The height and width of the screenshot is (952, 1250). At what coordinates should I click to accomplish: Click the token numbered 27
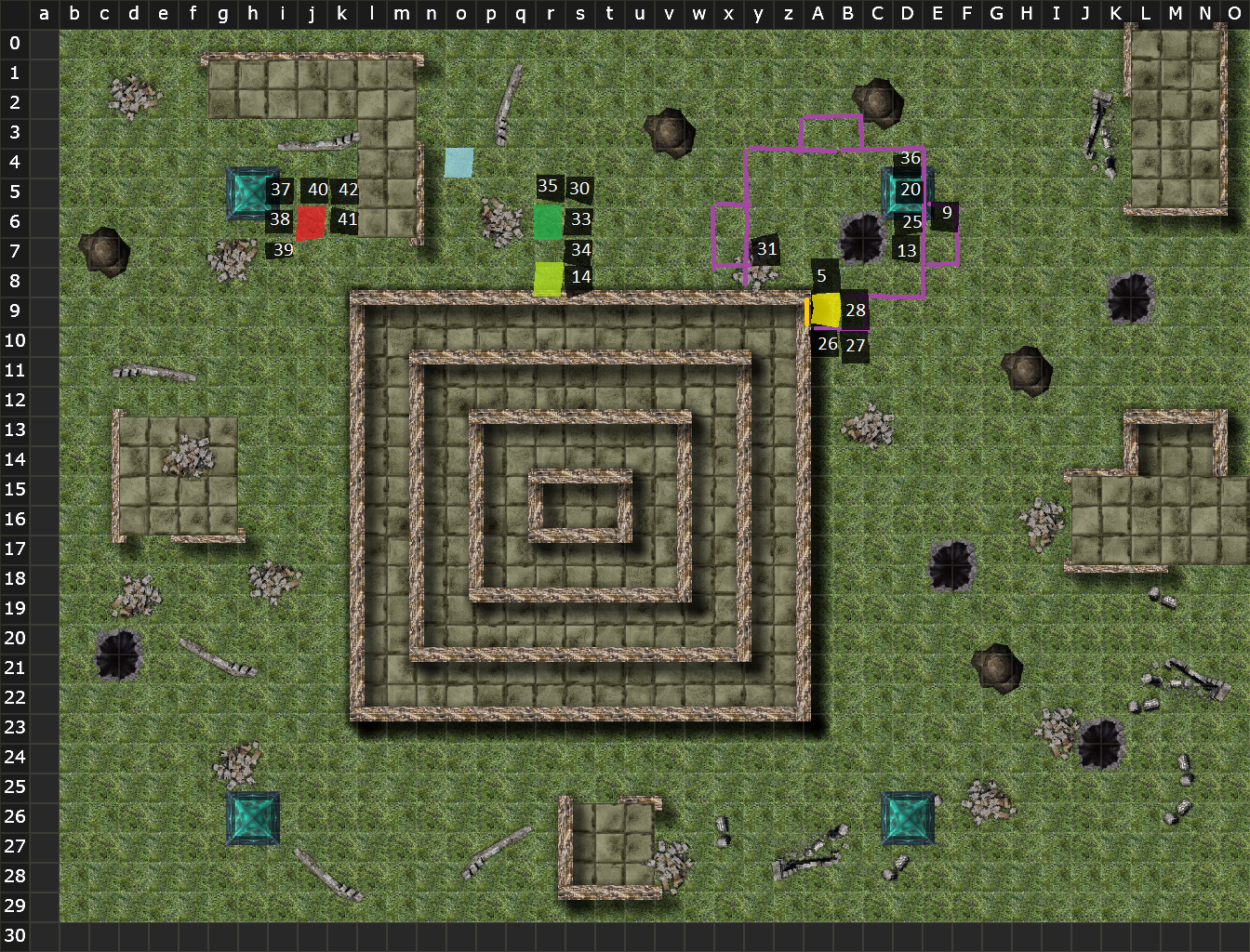pos(856,346)
